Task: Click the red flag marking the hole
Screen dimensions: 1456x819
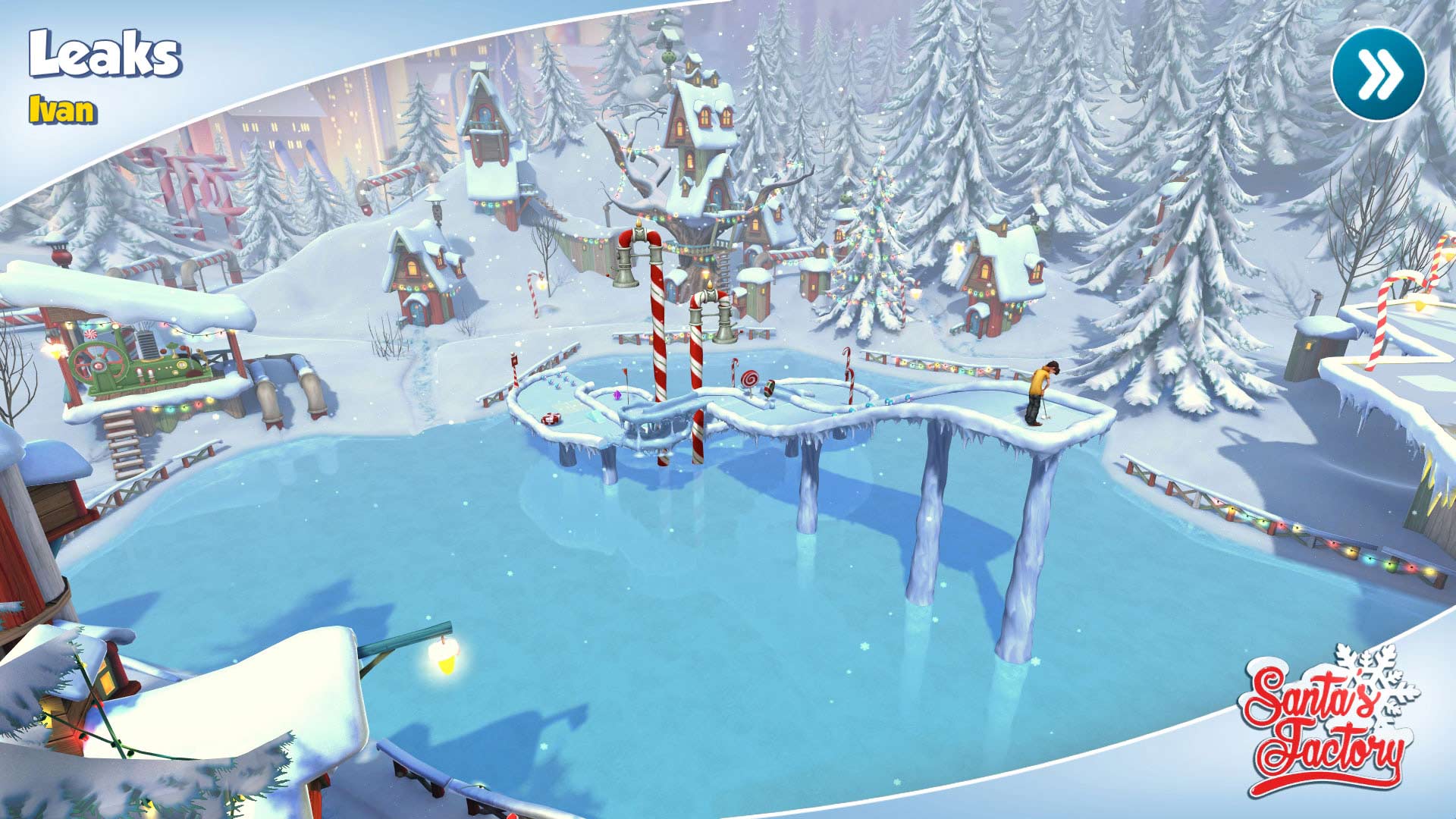Action: point(625,372)
